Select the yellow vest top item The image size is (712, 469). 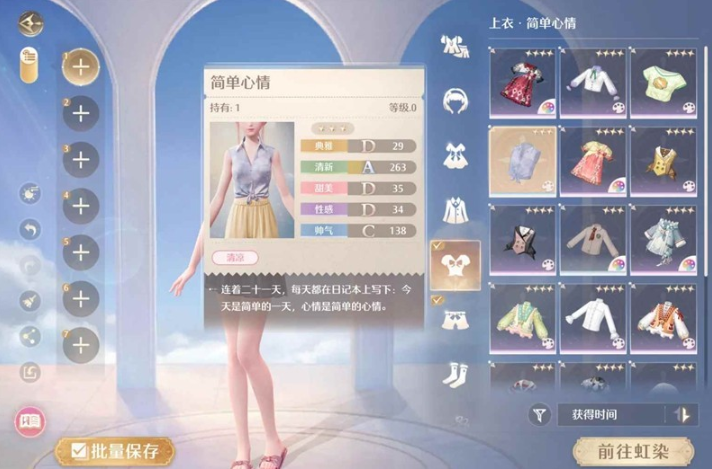(662, 162)
